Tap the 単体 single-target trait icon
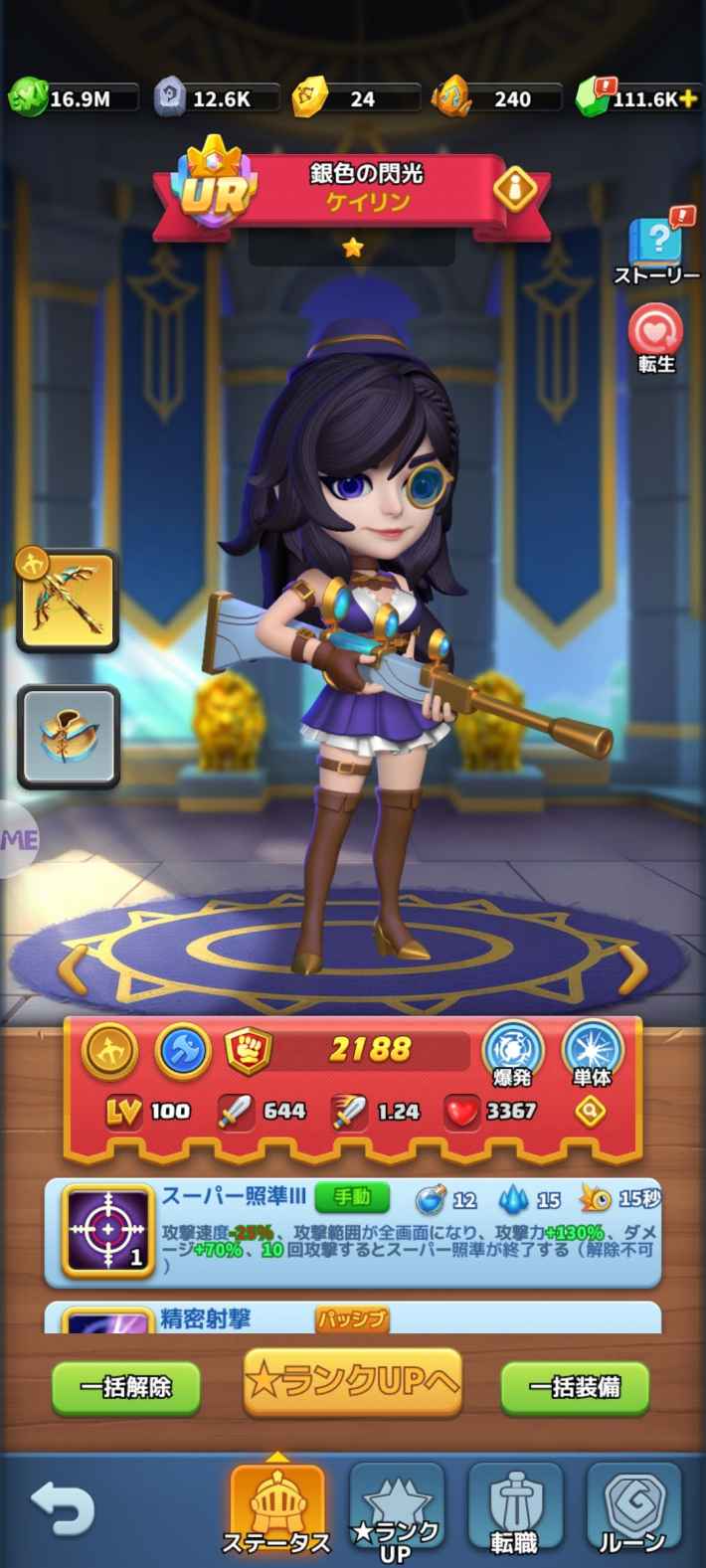706x1568 pixels. [x=593, y=1053]
